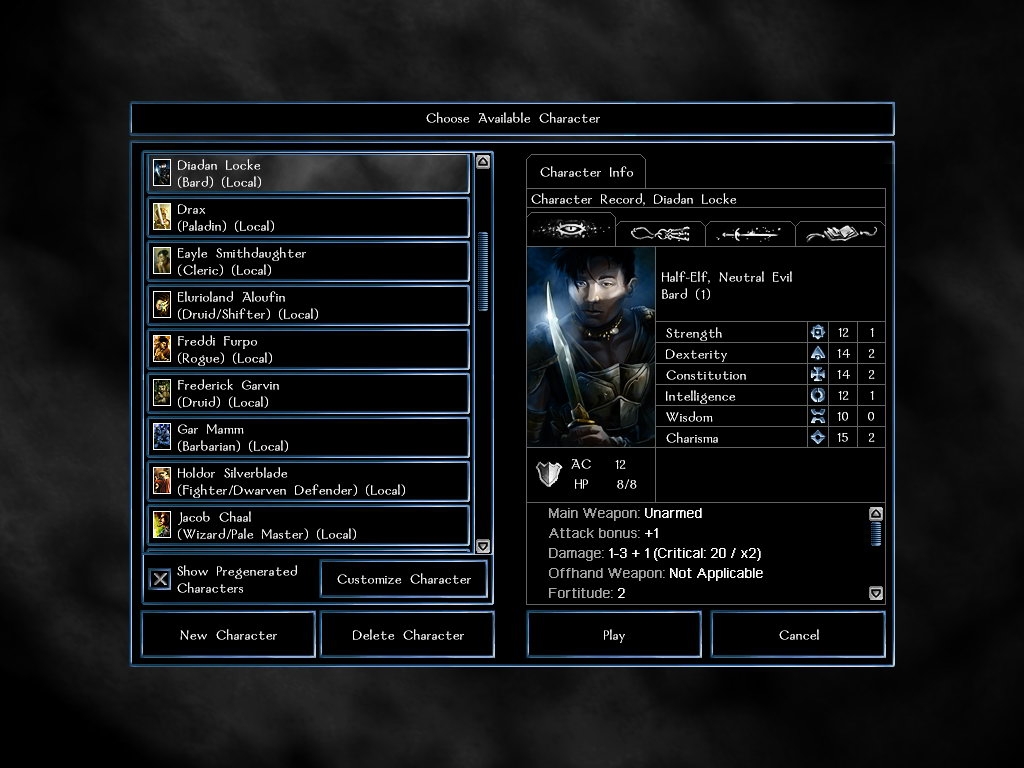Pick Freddi Furpo the Rogue
The width and height of the screenshot is (1024, 768).
tap(308, 350)
